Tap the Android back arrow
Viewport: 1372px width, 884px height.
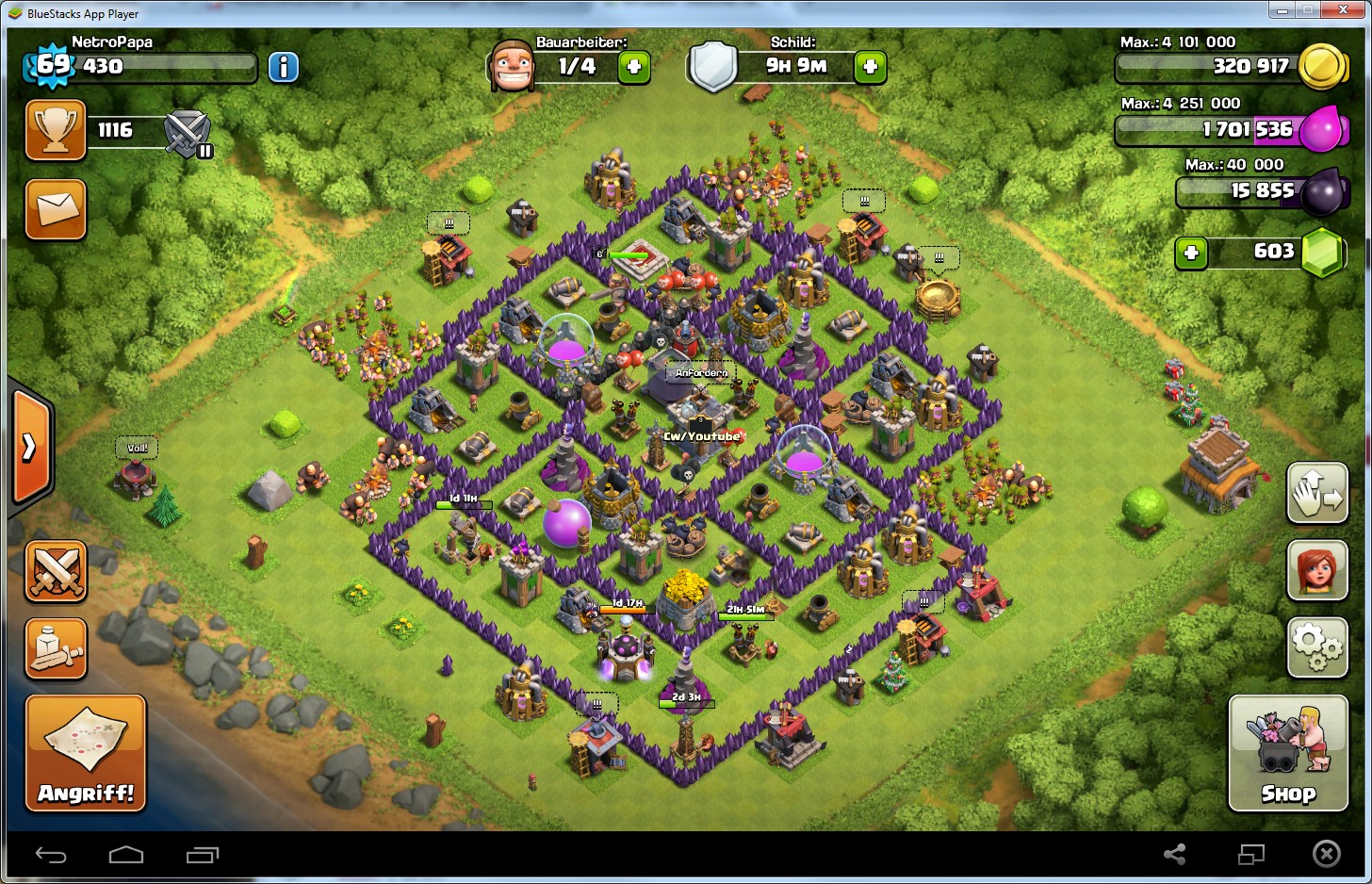tap(51, 855)
